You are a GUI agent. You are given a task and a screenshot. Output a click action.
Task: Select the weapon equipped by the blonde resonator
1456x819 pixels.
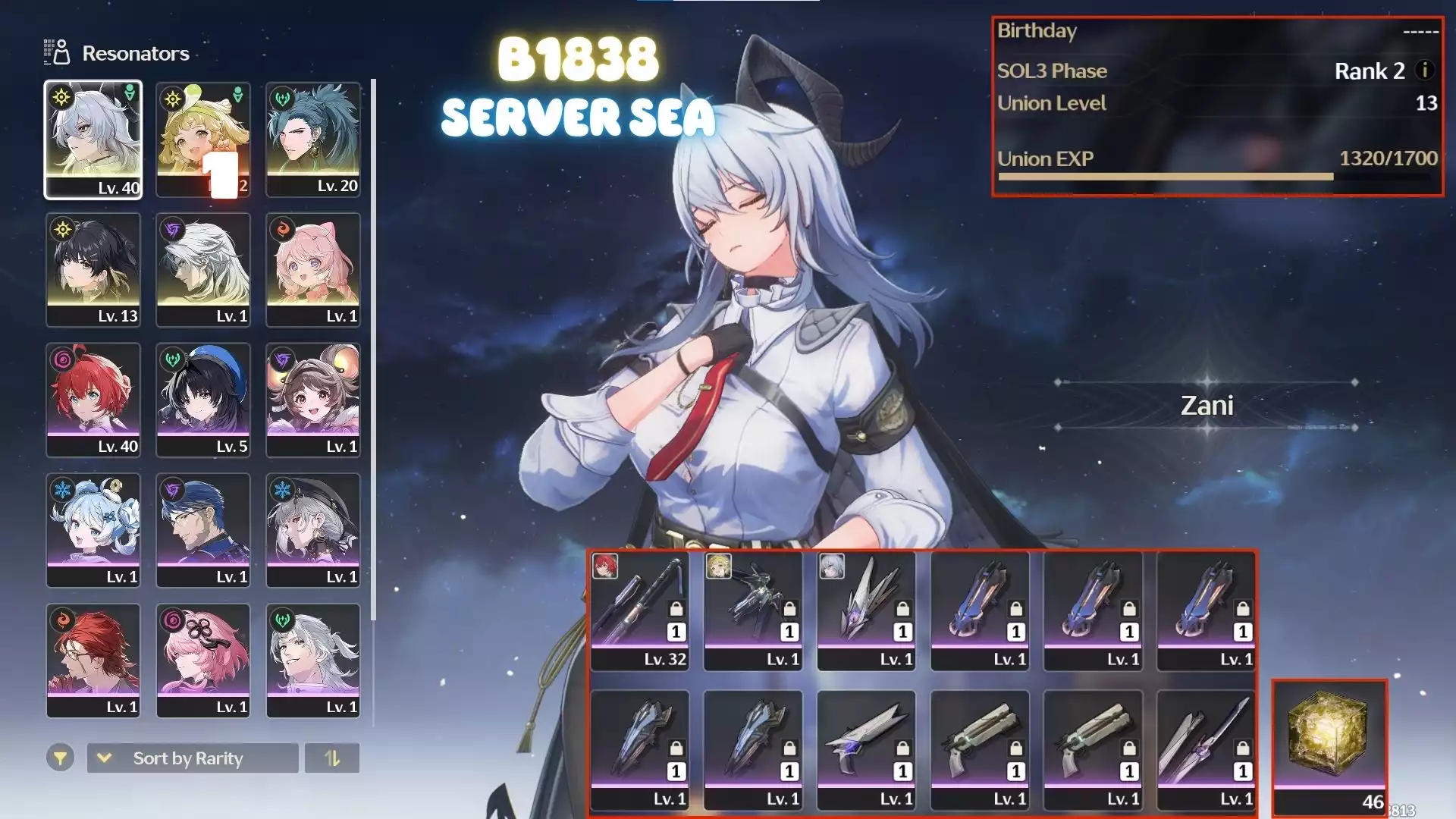tap(753, 611)
